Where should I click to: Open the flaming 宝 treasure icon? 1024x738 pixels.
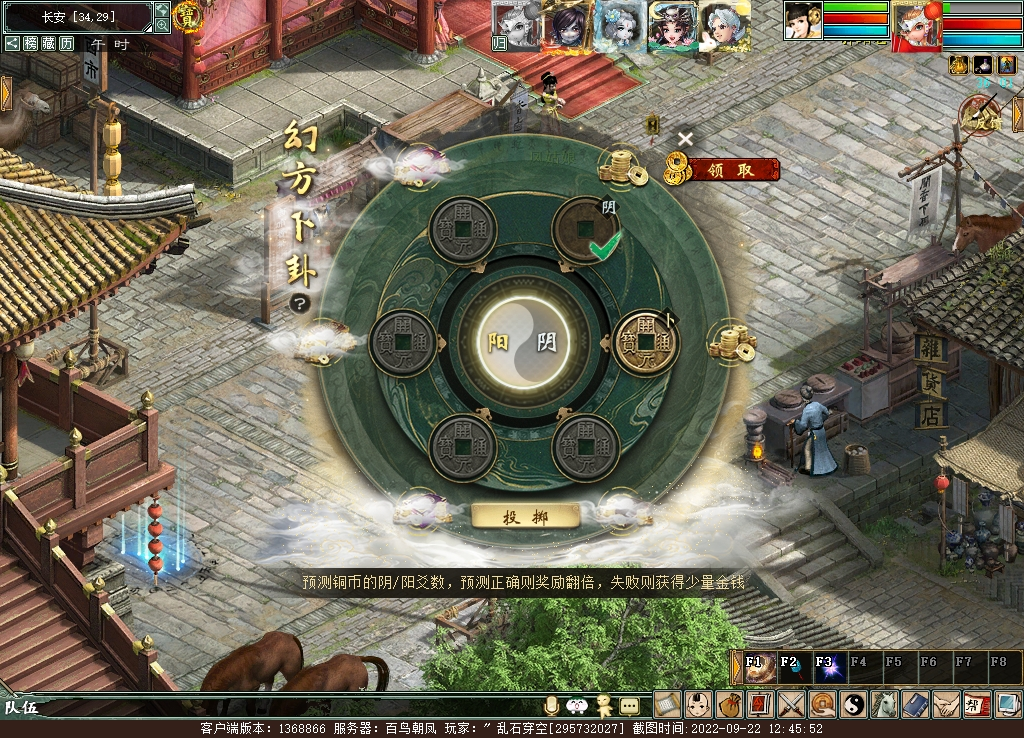pyautogui.click(x=186, y=15)
